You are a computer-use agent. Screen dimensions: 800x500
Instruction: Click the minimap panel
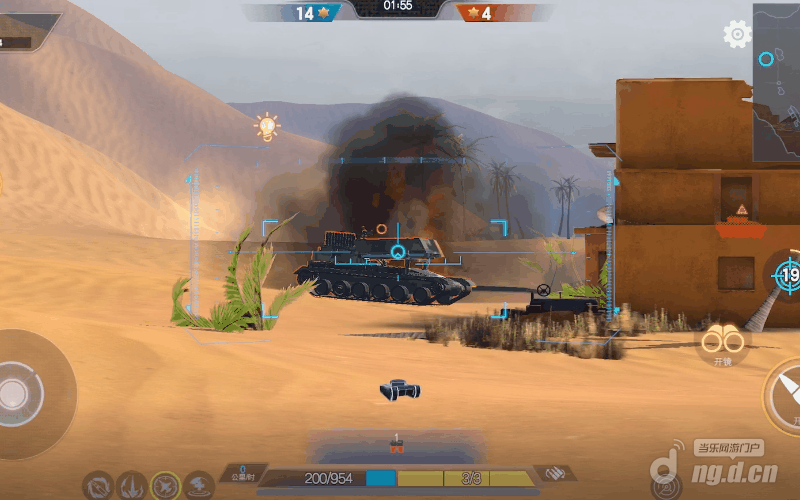(x=777, y=80)
